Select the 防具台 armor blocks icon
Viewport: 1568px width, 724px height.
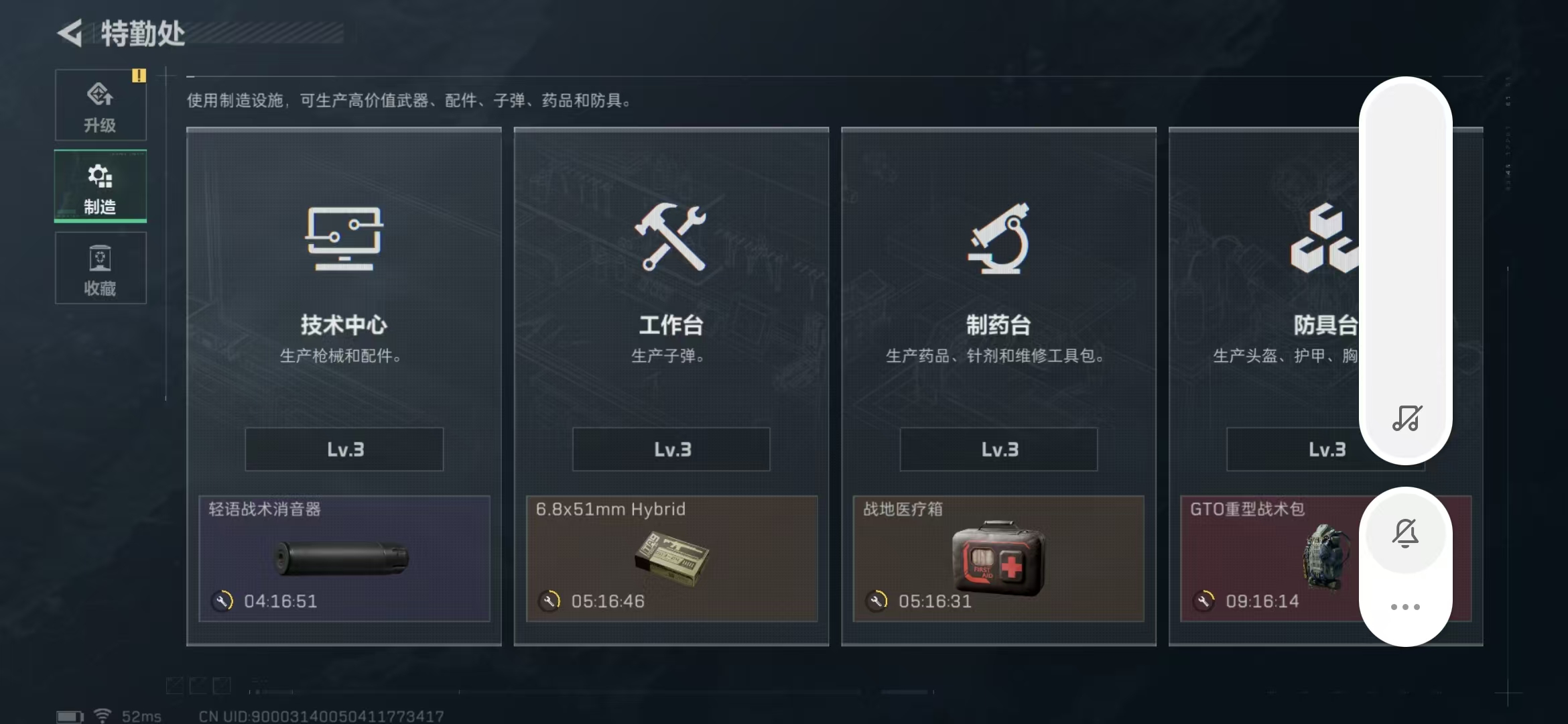[1324, 241]
